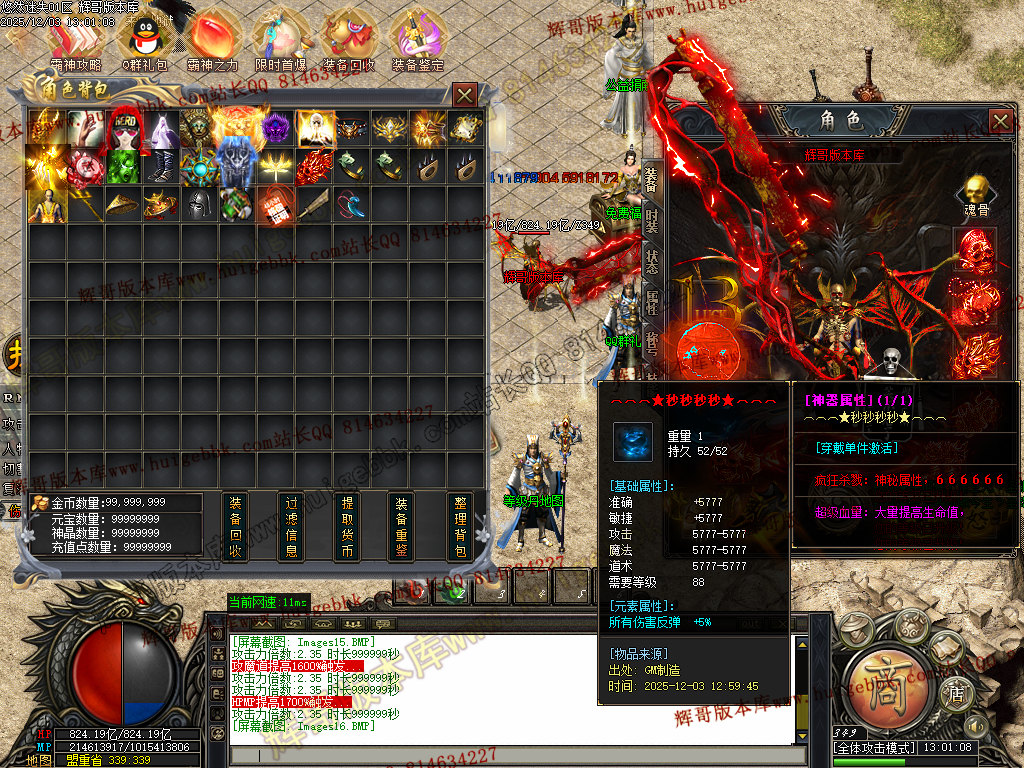This screenshot has height=768, width=1024.
Task: Click the 装备重鉴 re-appraise button
Action: pyautogui.click(x=402, y=527)
